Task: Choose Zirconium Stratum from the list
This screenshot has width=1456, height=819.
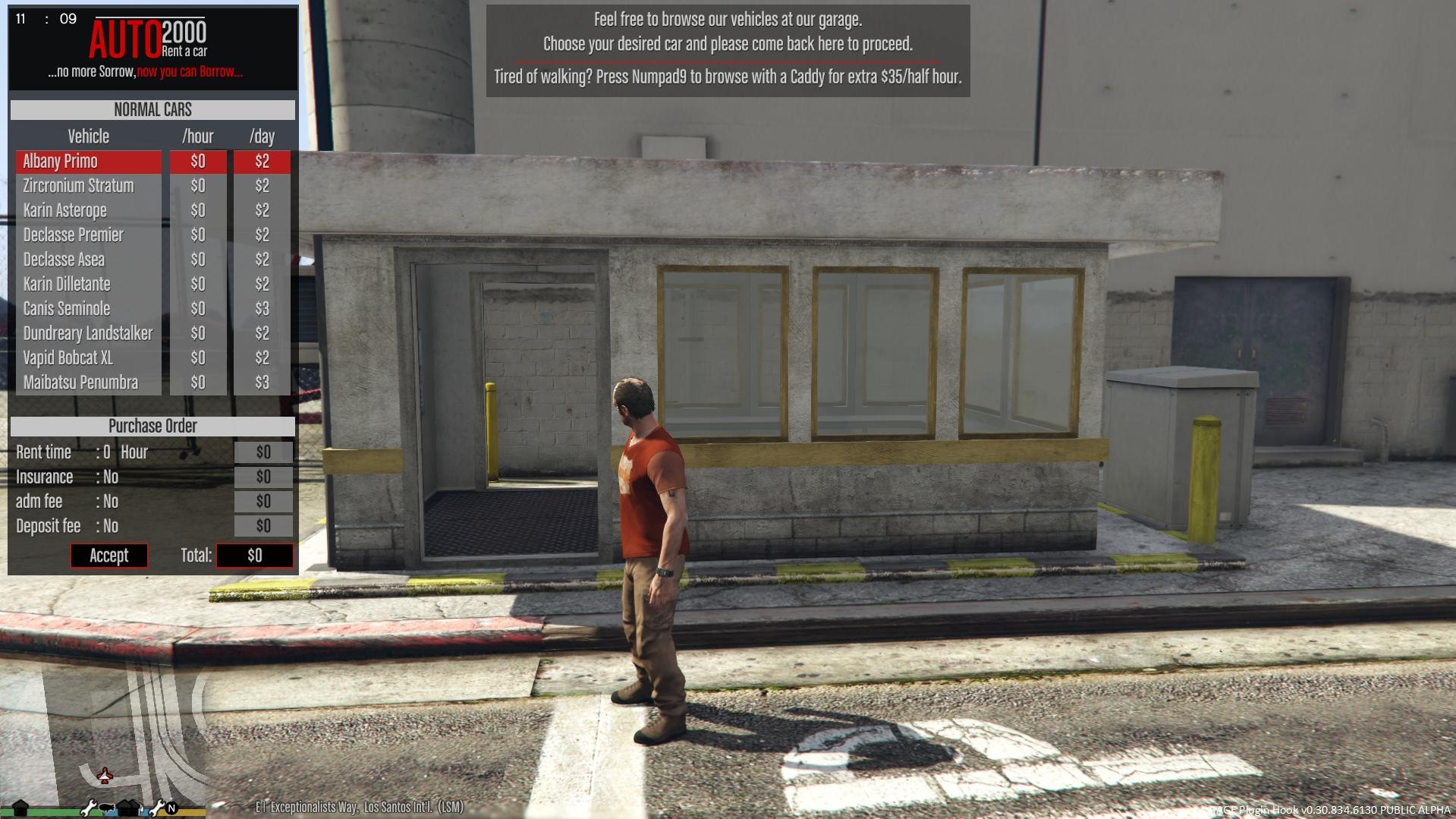Action: [x=88, y=186]
